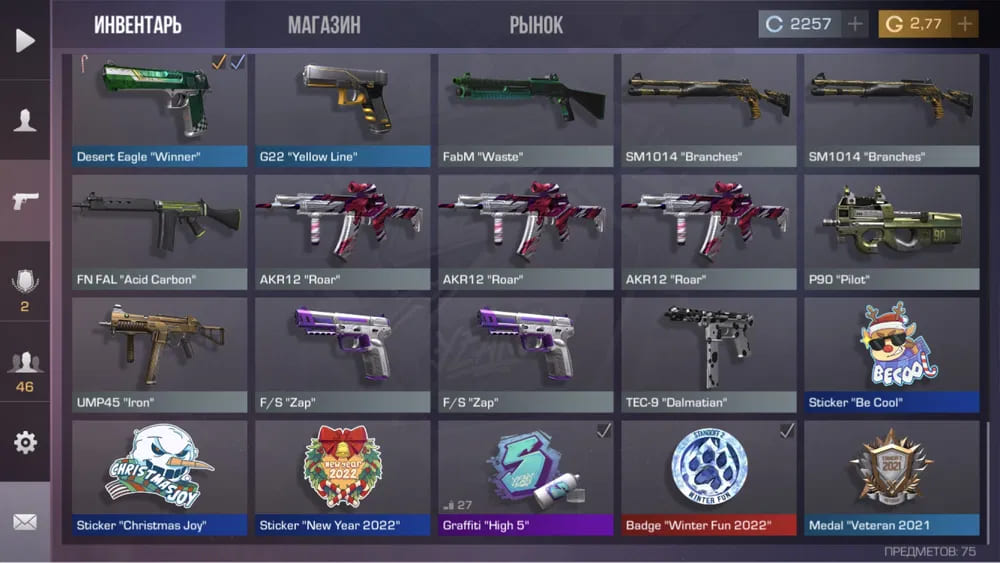Open the player profile icon

(x=25, y=121)
